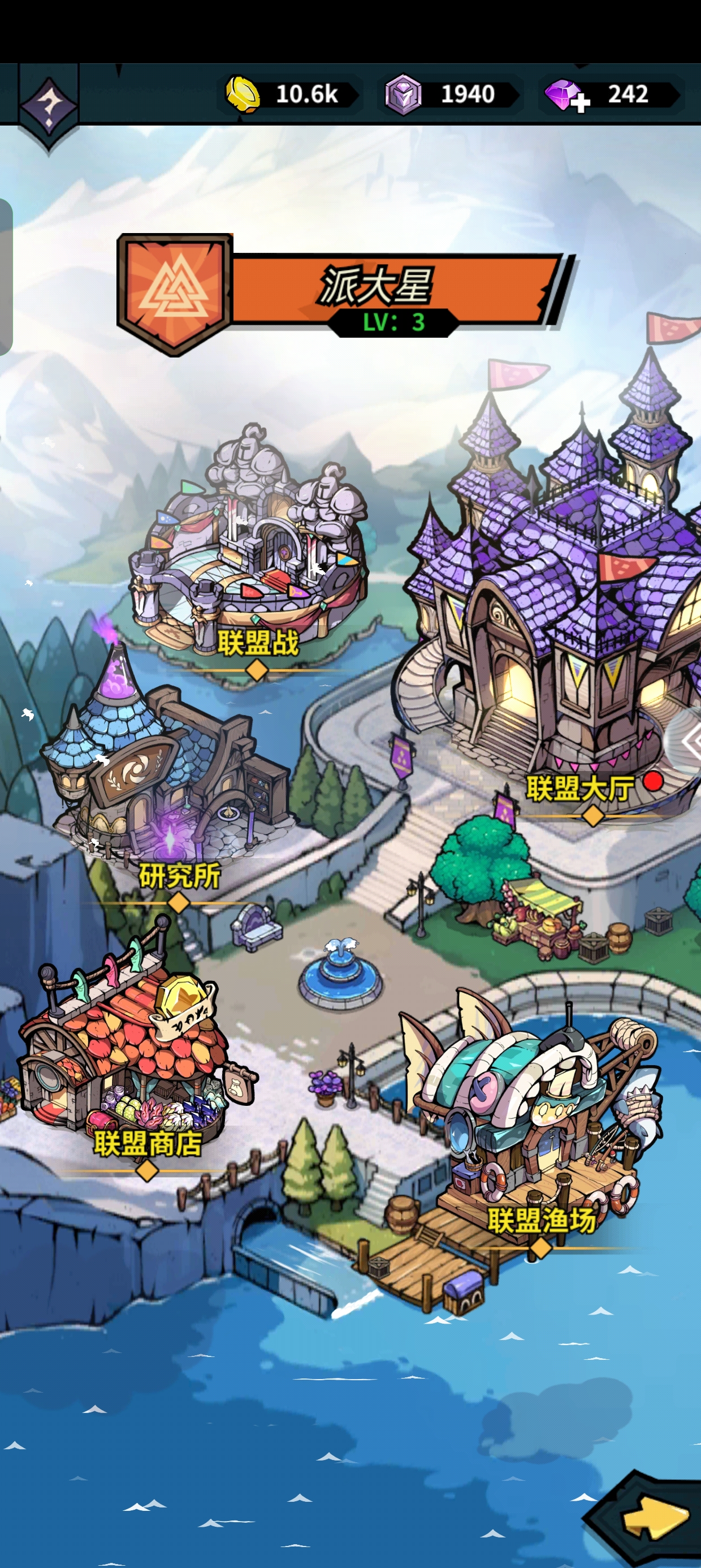Tap the yellow return arrow button
701x1568 pixels.
(x=653, y=1518)
